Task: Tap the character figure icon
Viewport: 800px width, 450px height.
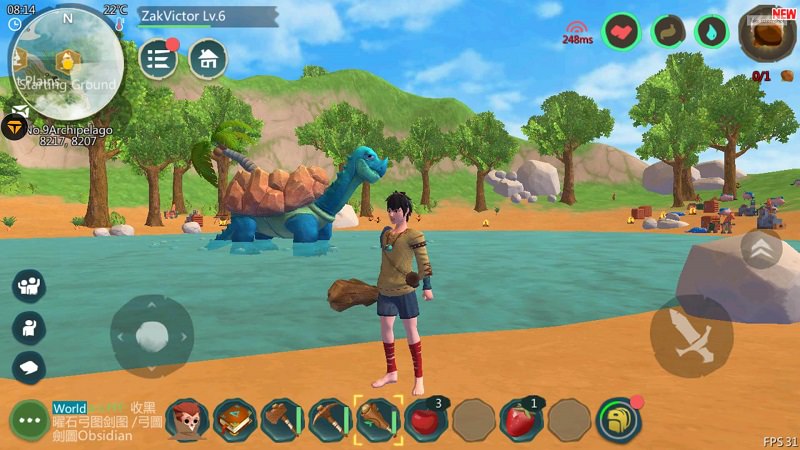Action: pyautogui.click(x=29, y=327)
